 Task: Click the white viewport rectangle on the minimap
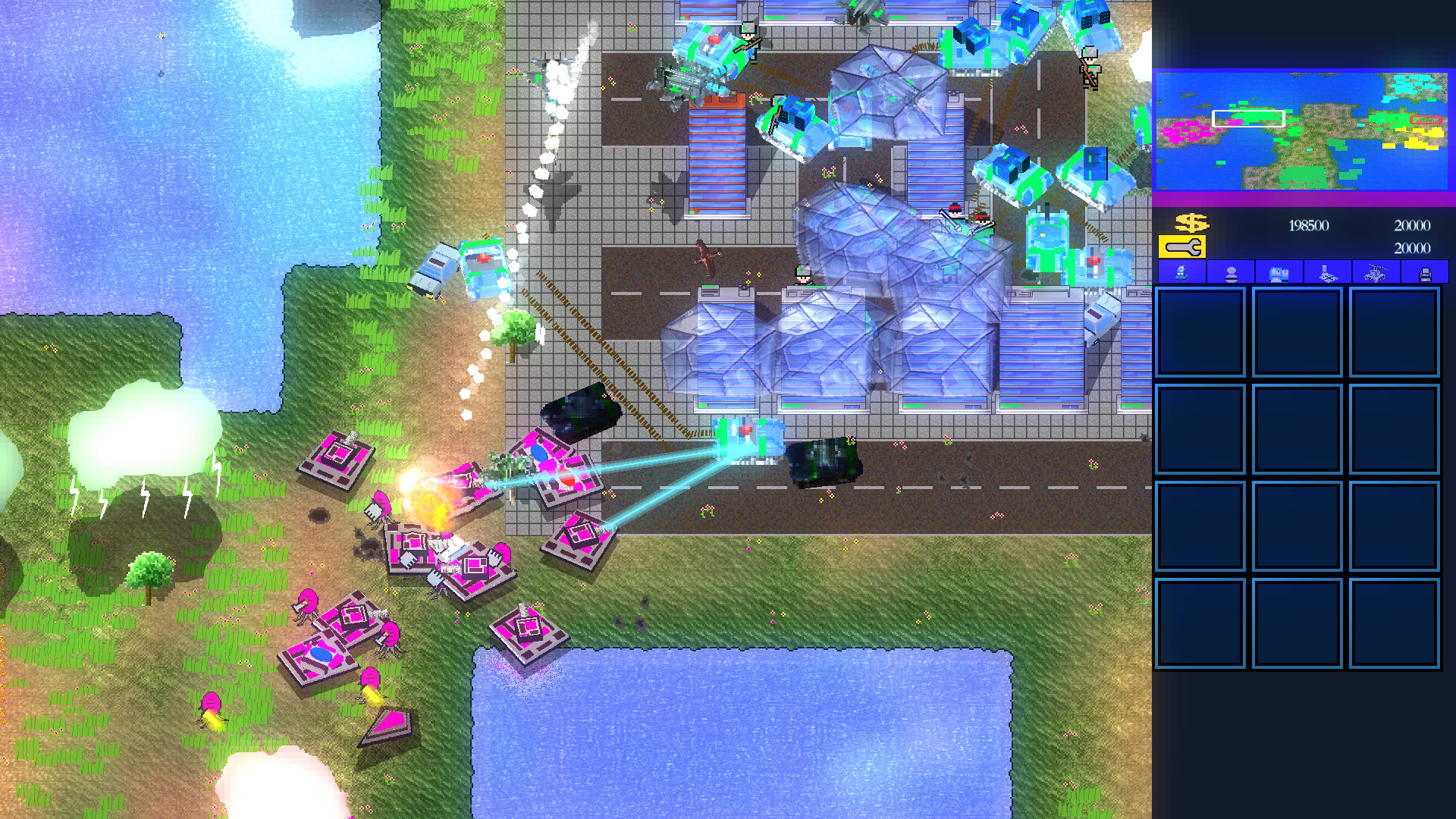(x=1247, y=118)
